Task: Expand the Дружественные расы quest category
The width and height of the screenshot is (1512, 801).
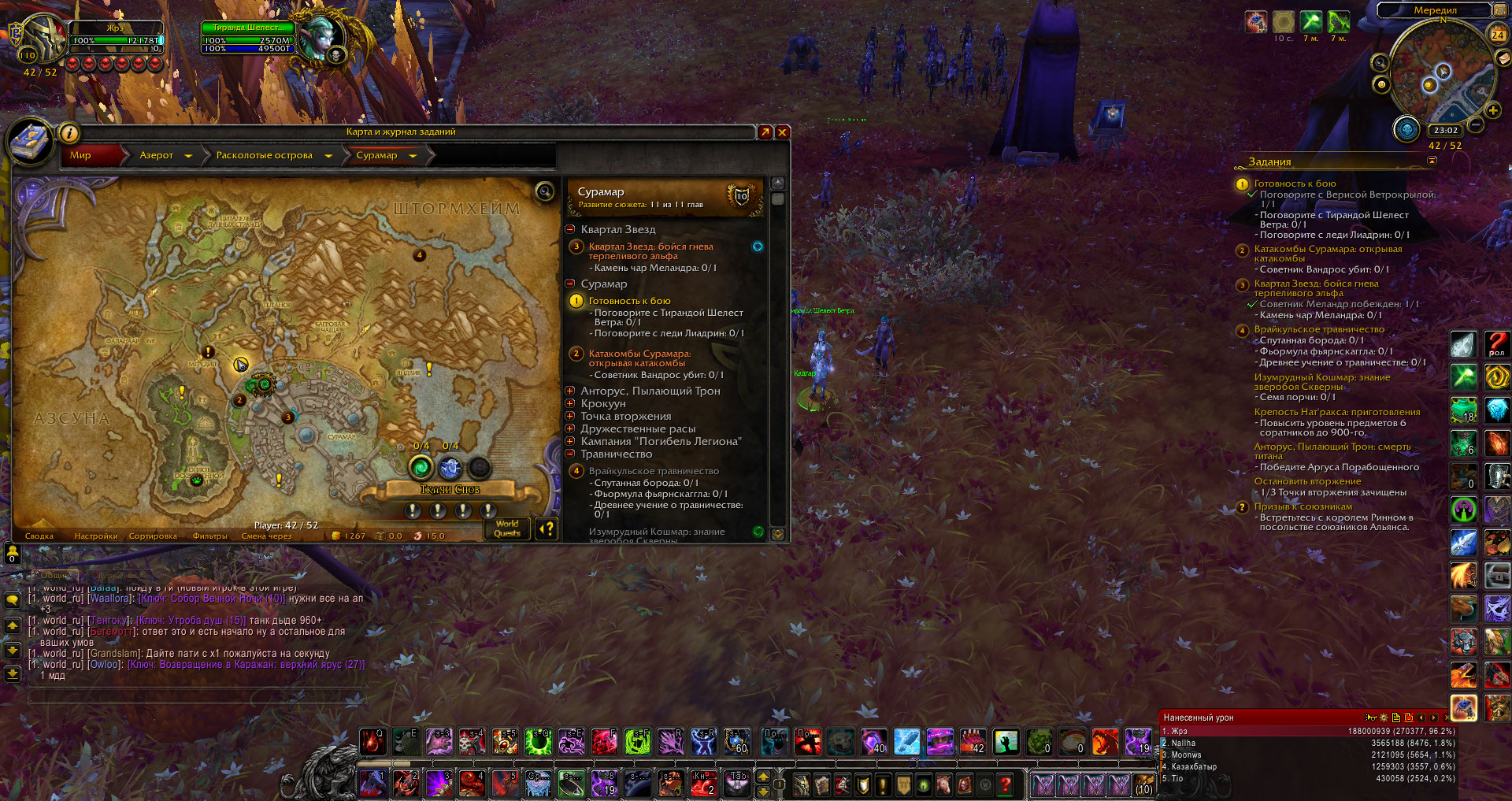Action: (x=570, y=428)
